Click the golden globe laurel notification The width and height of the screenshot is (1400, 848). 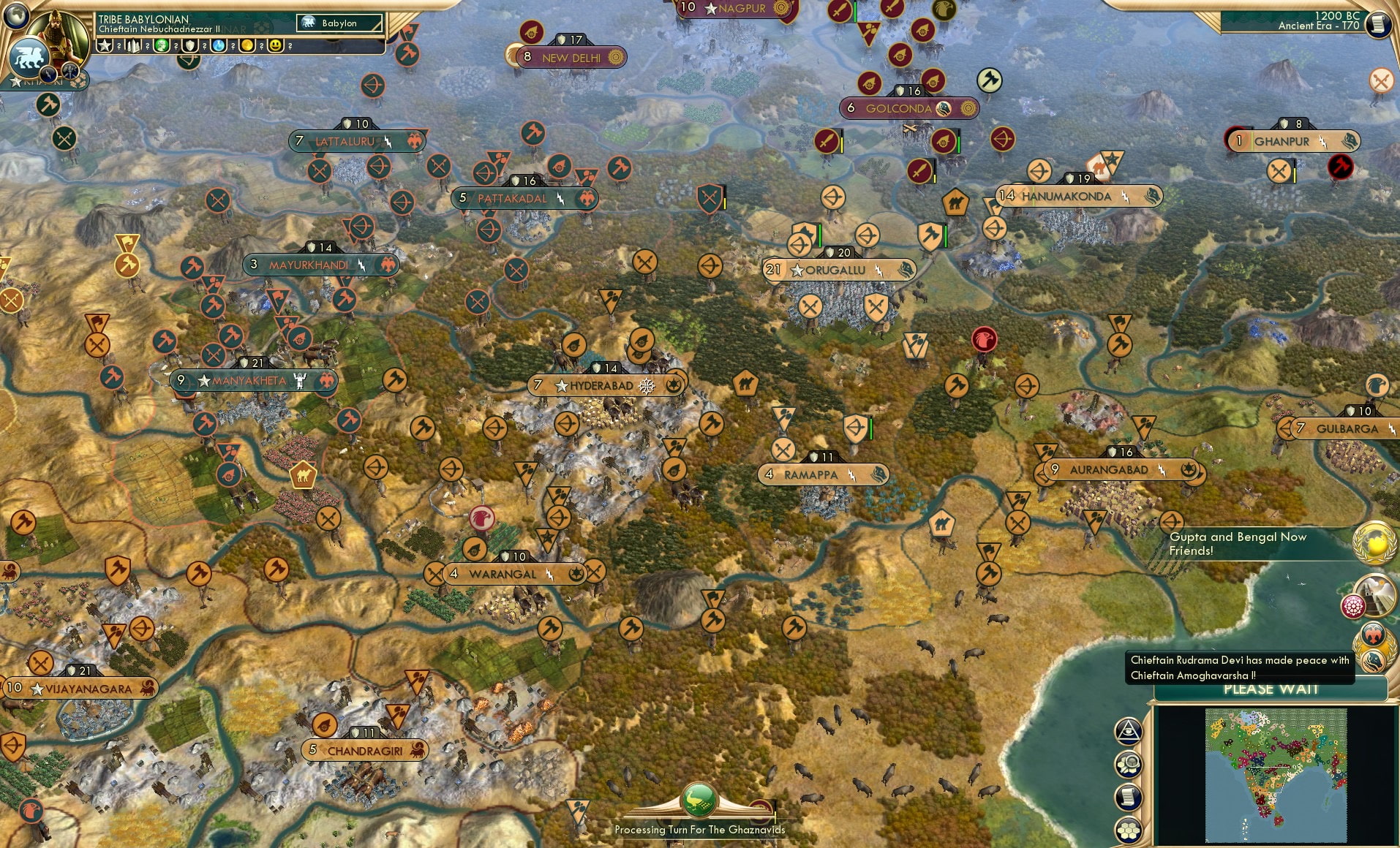click(1373, 542)
